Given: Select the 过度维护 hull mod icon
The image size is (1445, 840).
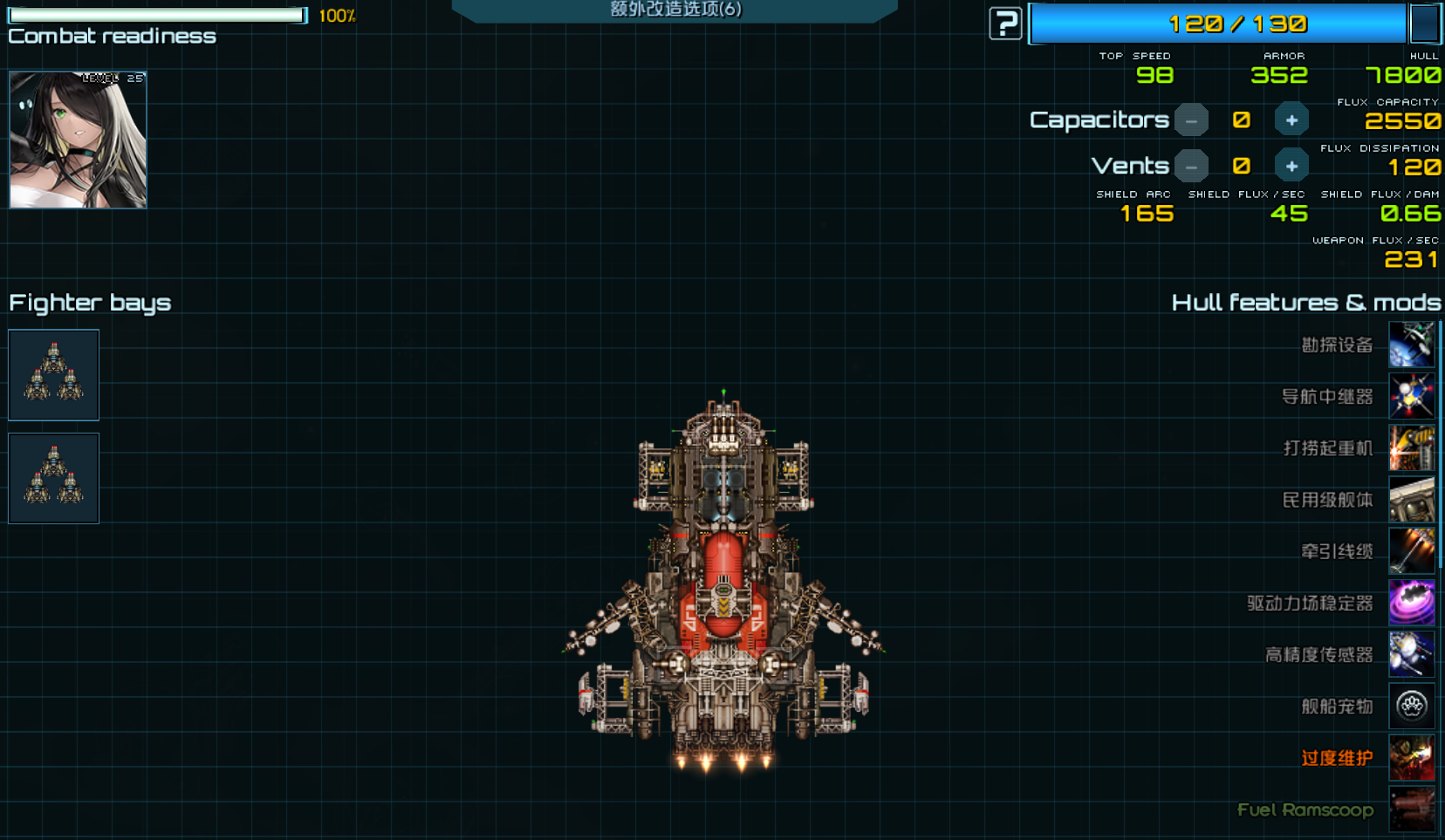Looking at the screenshot, I should click(x=1411, y=757).
